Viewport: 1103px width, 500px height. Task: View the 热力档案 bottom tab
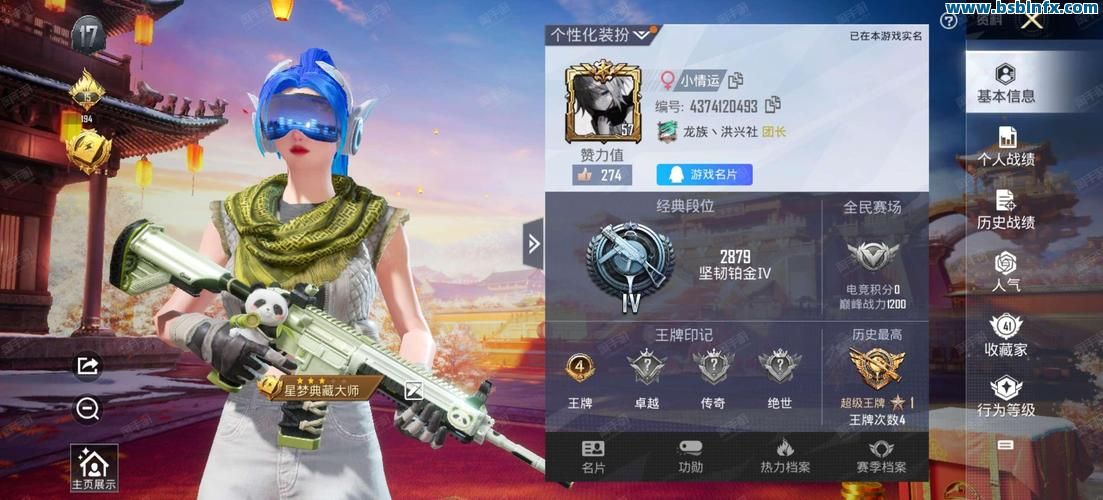pyautogui.click(x=785, y=457)
